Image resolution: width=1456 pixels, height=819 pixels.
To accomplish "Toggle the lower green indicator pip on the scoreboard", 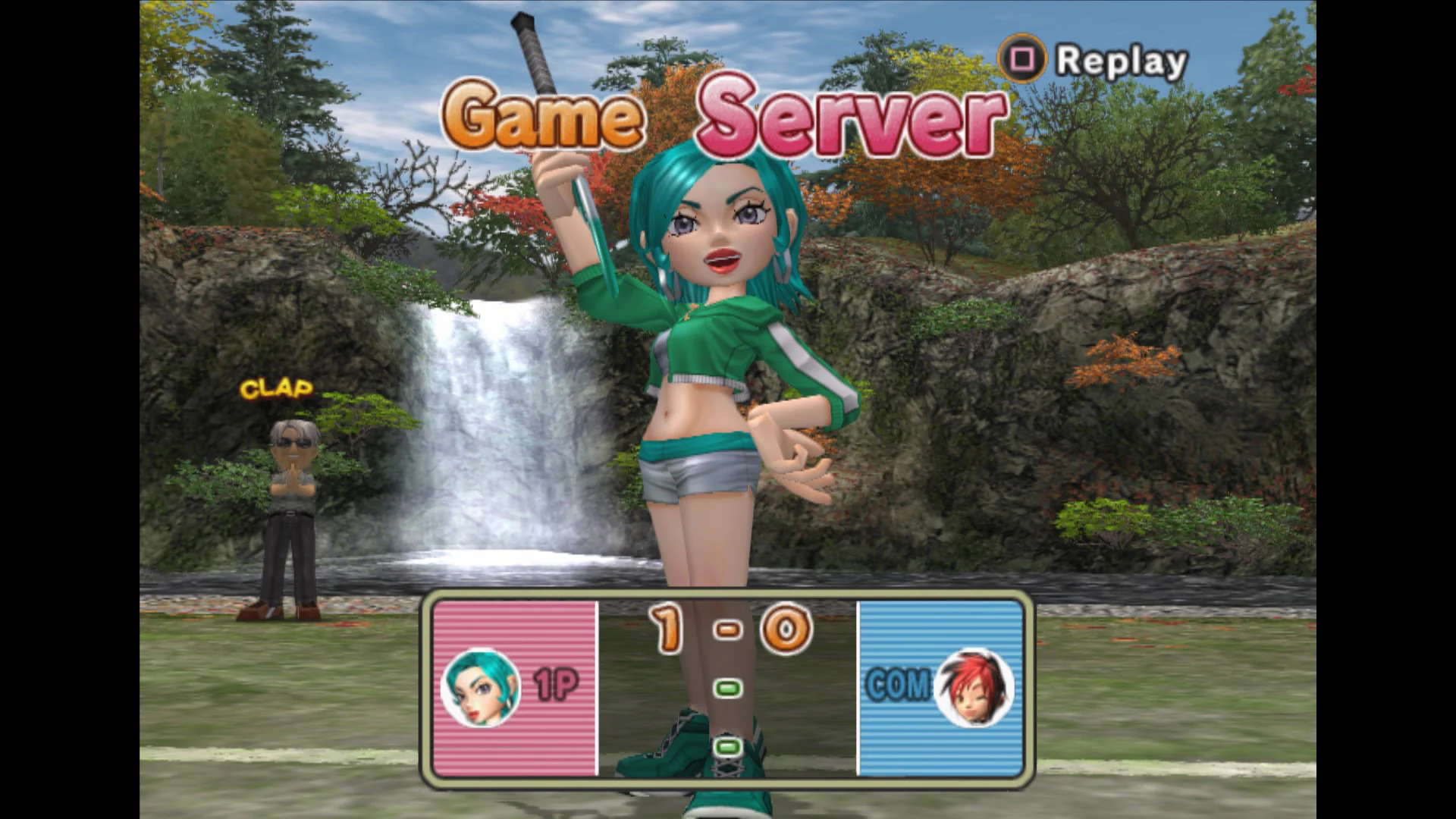I will point(727,747).
